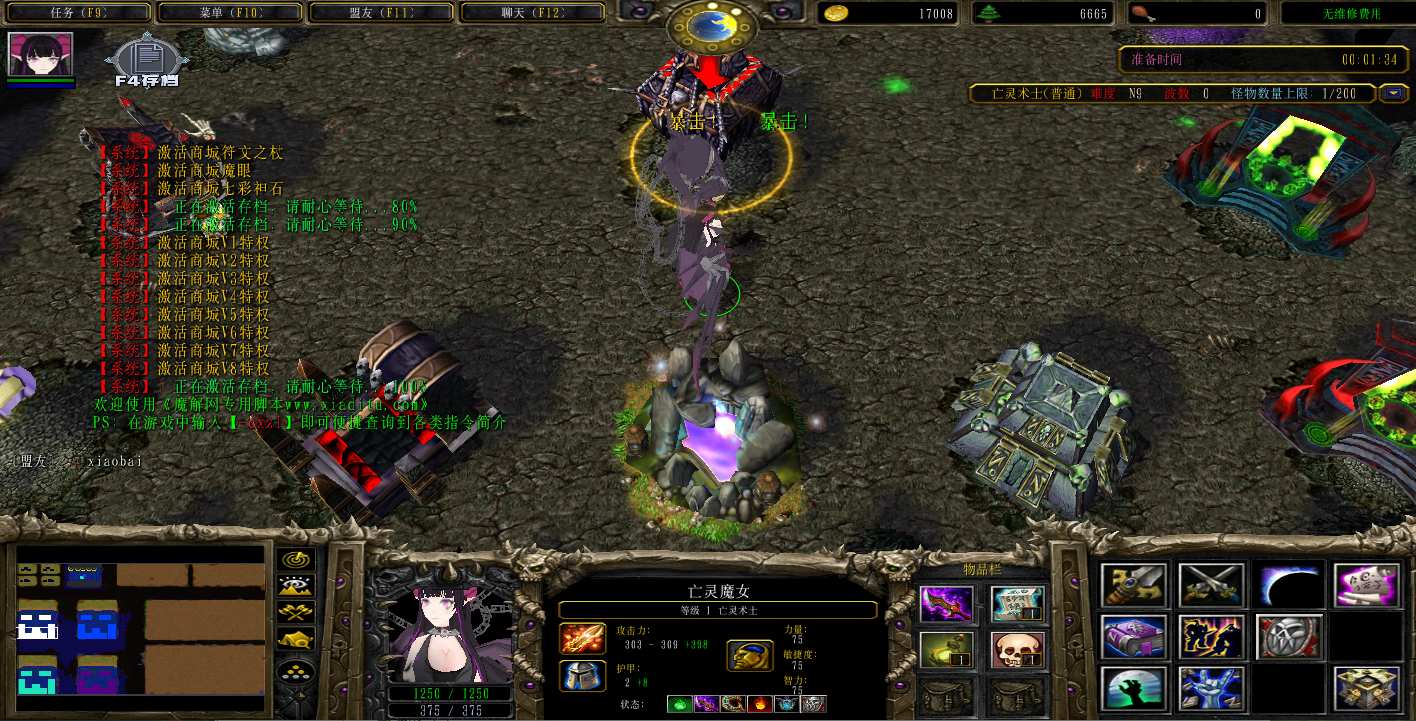The image size is (1416, 721).
Task: Open the 任务 (Quests) menu
Action: pyautogui.click(x=76, y=13)
